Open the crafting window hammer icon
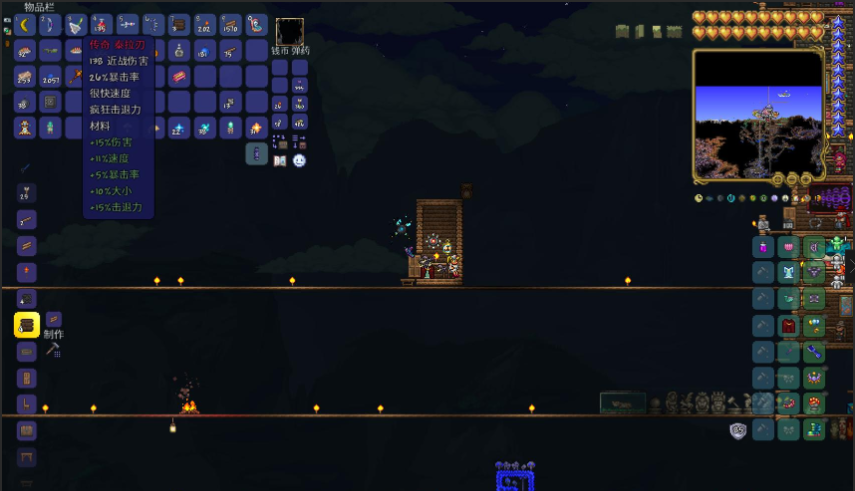This screenshot has height=491, width=855. coord(54,350)
